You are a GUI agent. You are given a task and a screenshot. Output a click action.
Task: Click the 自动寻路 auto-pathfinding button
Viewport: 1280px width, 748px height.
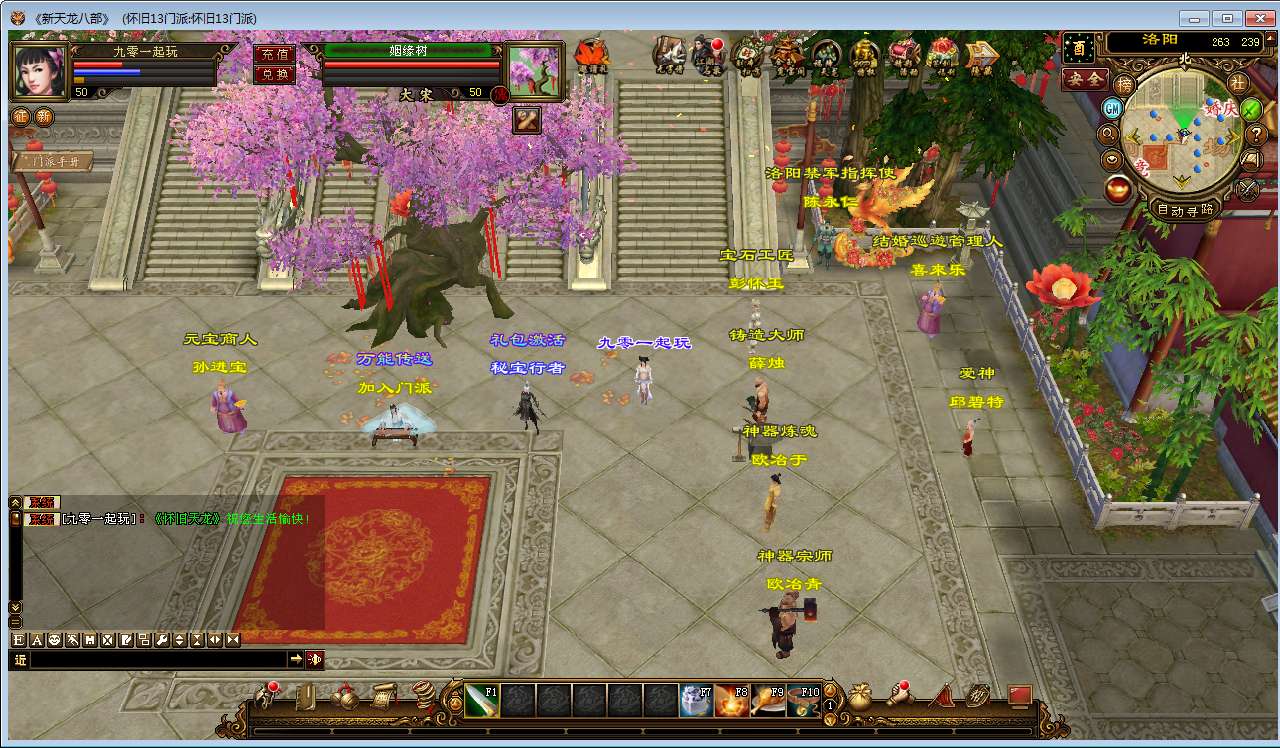coord(1185,210)
